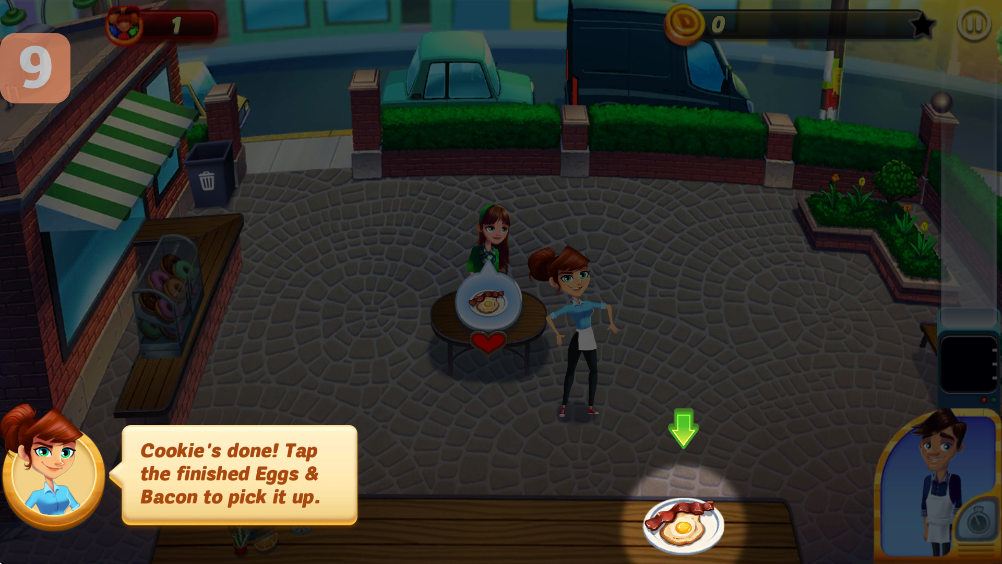Tap Cookie the chef's portrait

click(938, 485)
